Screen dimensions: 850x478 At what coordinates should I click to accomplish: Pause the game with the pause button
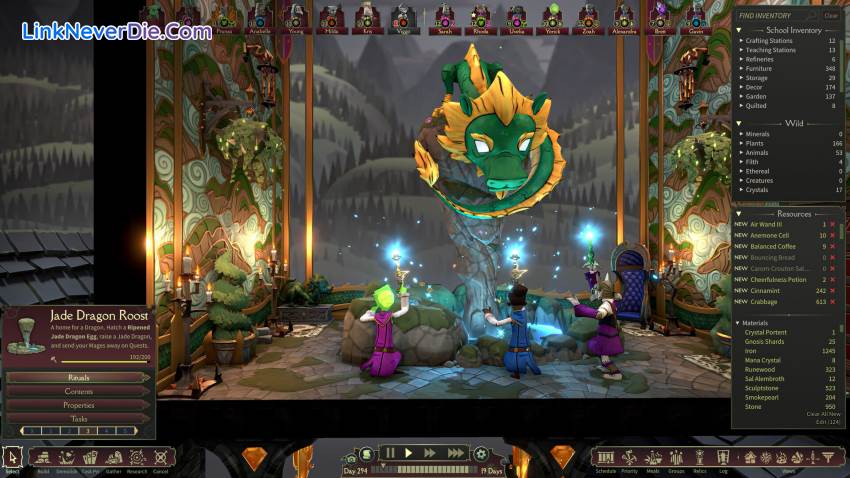[390, 453]
